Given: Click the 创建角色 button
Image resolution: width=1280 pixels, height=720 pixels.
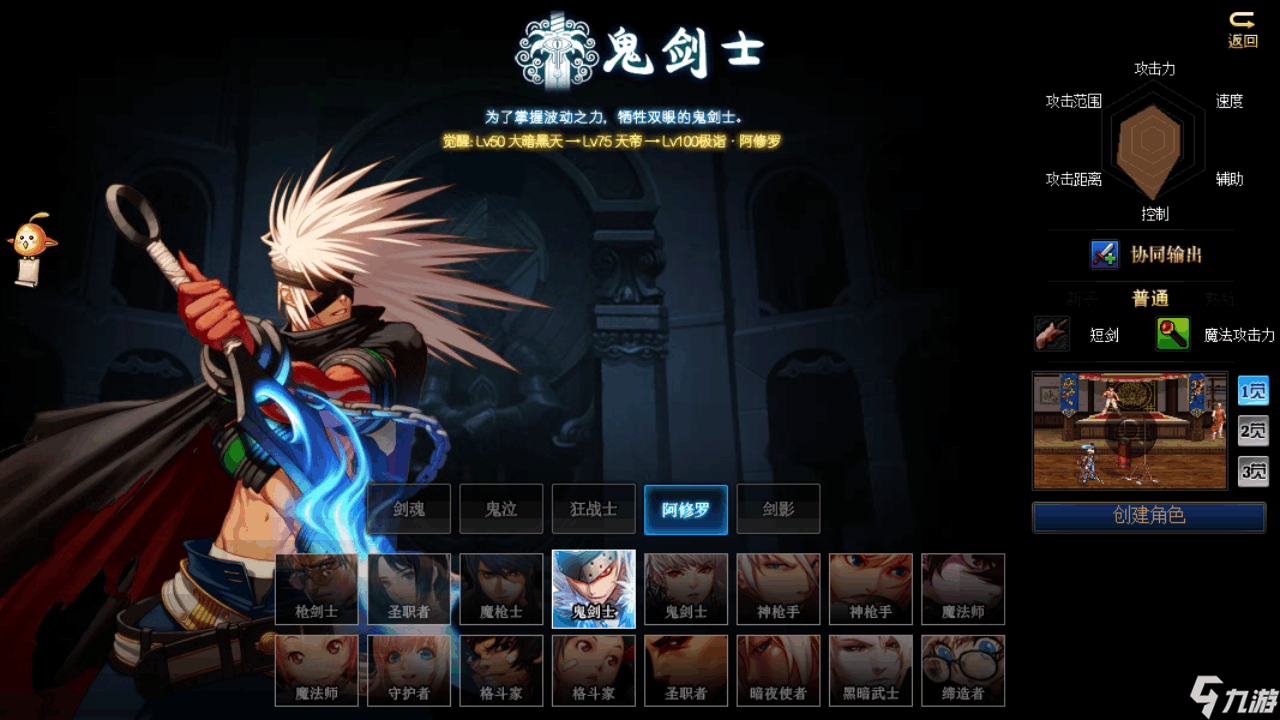Looking at the screenshot, I should pyautogui.click(x=1148, y=516).
